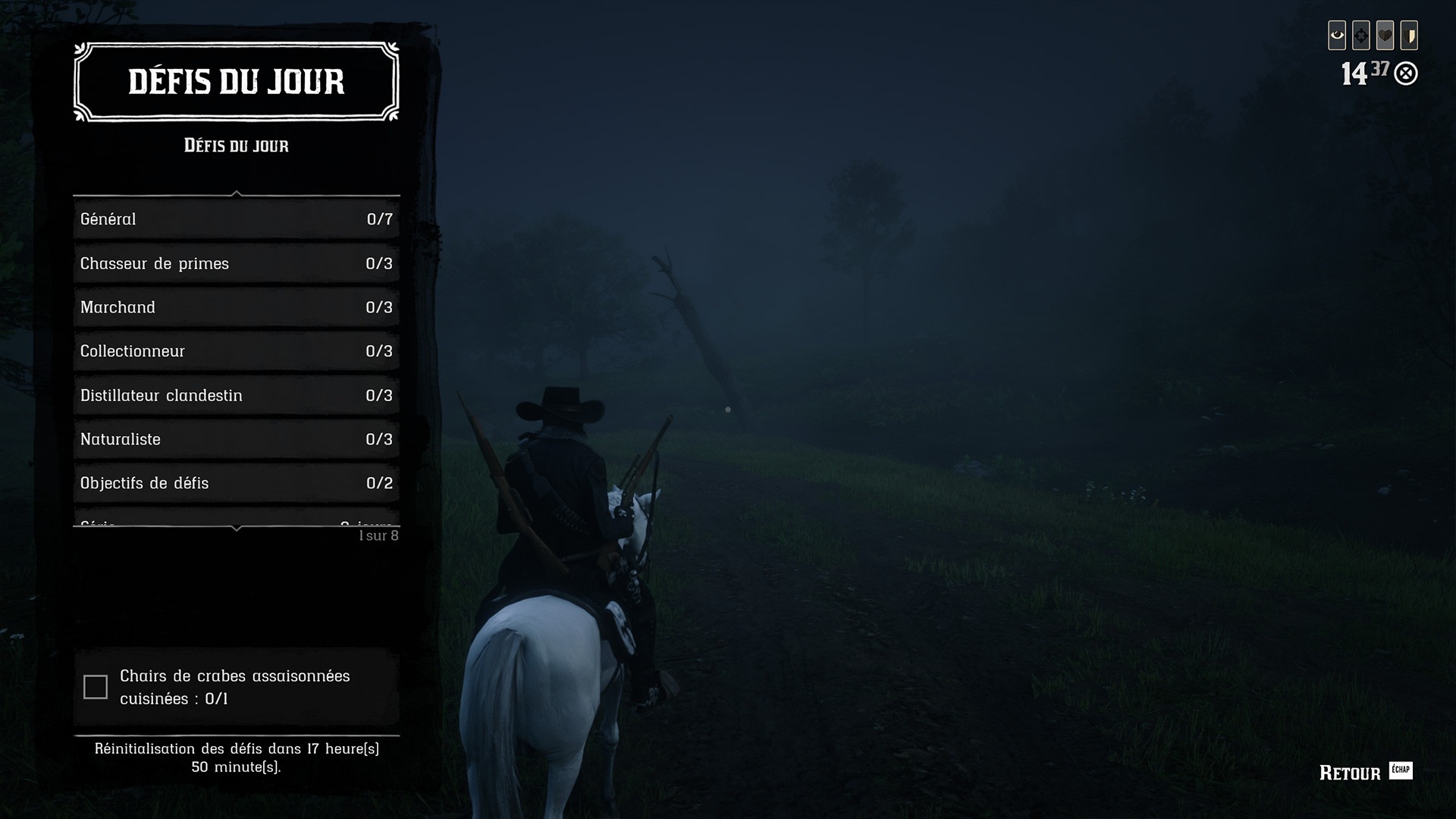Viewport: 1456px width, 819px height.
Task: View the Objectifs de défis entry
Action: coord(236,483)
